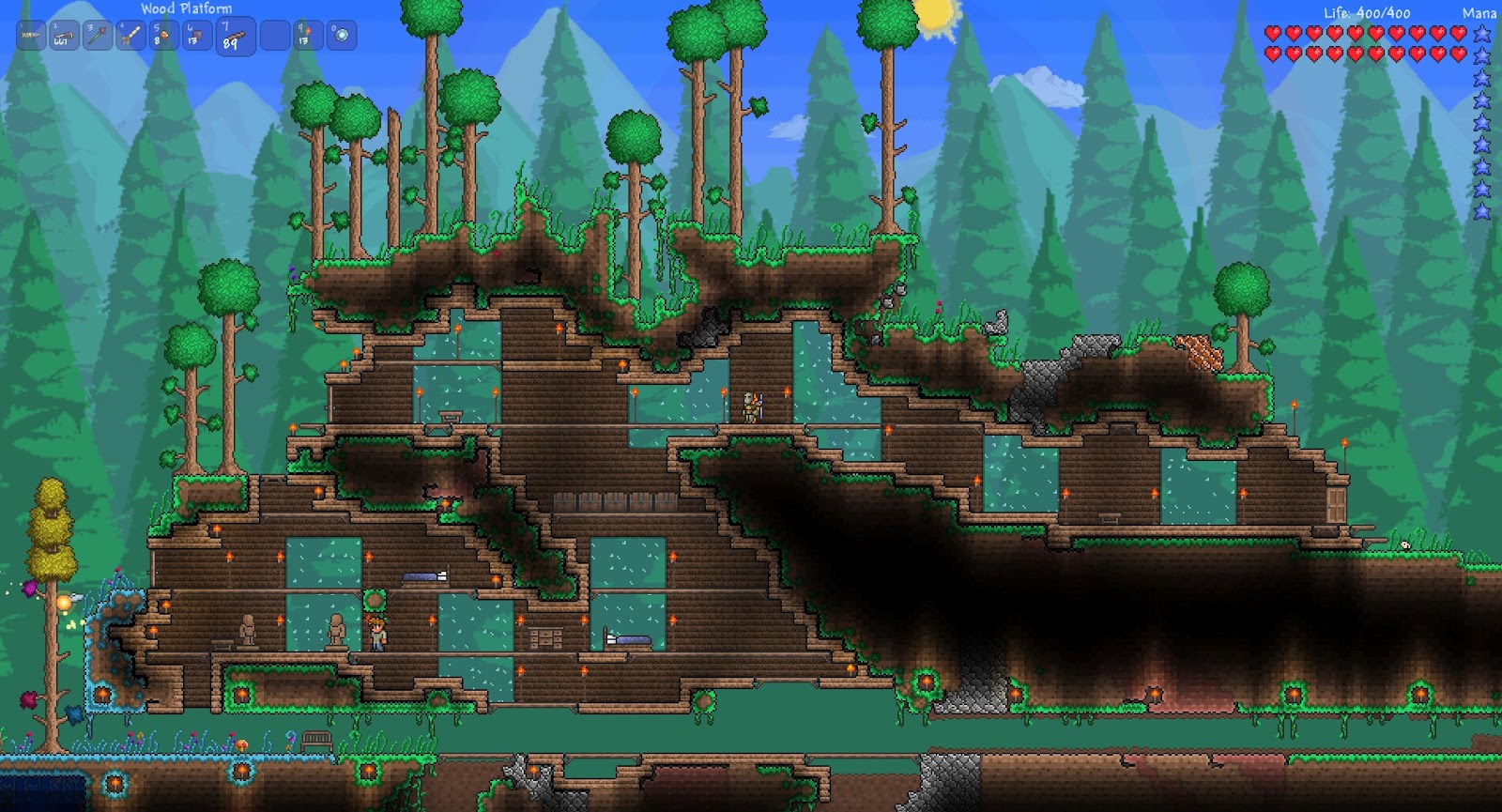Select the weapon in hotbar slot 1

click(31, 35)
